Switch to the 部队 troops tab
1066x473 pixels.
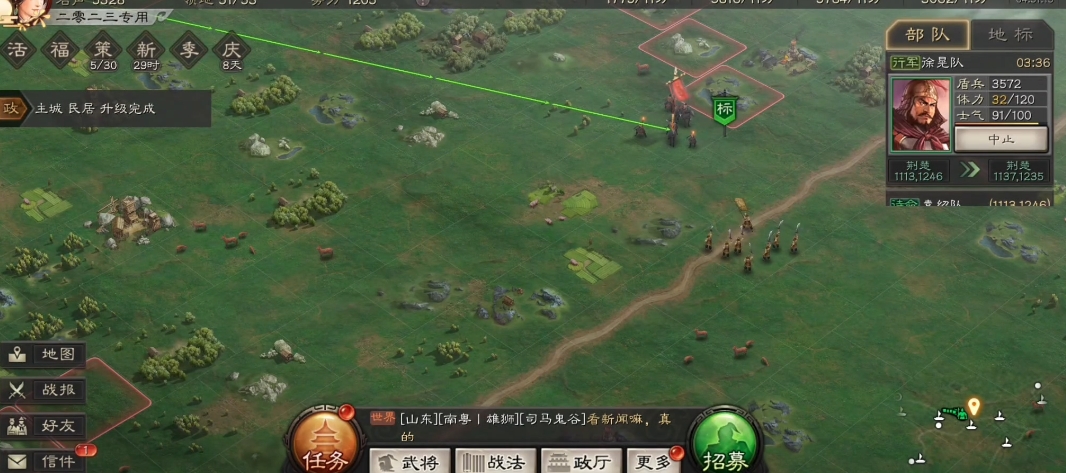tap(927, 34)
